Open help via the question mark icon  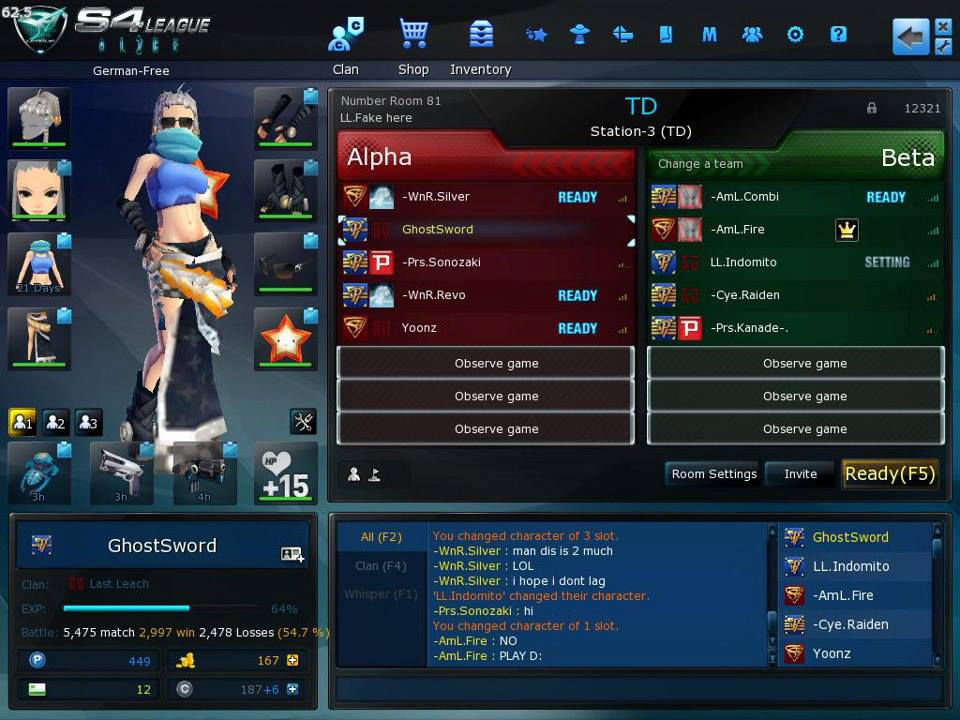838,35
